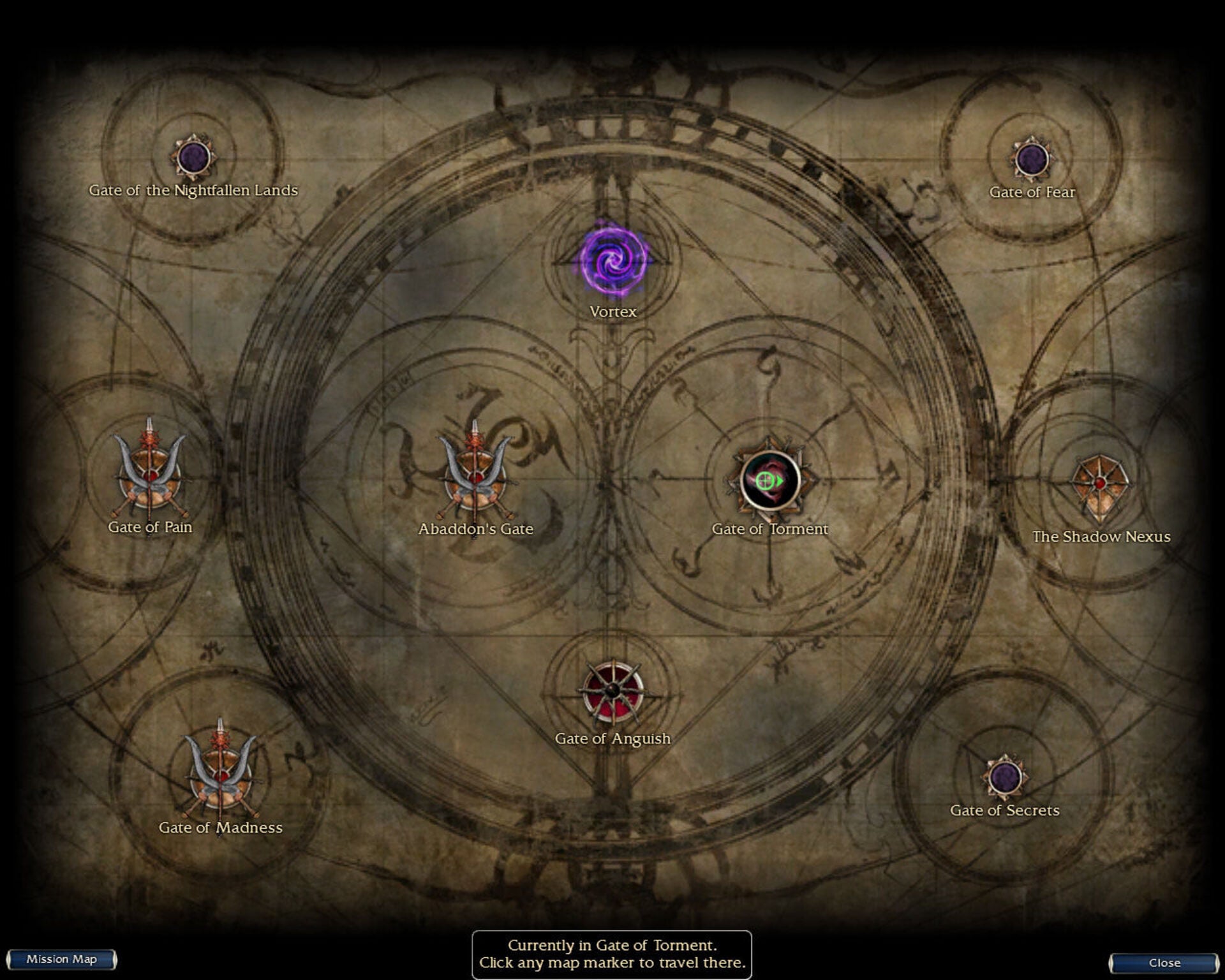Travel to Gate of the Nightfallen Lands marker
1225x980 pixels.
[193, 157]
